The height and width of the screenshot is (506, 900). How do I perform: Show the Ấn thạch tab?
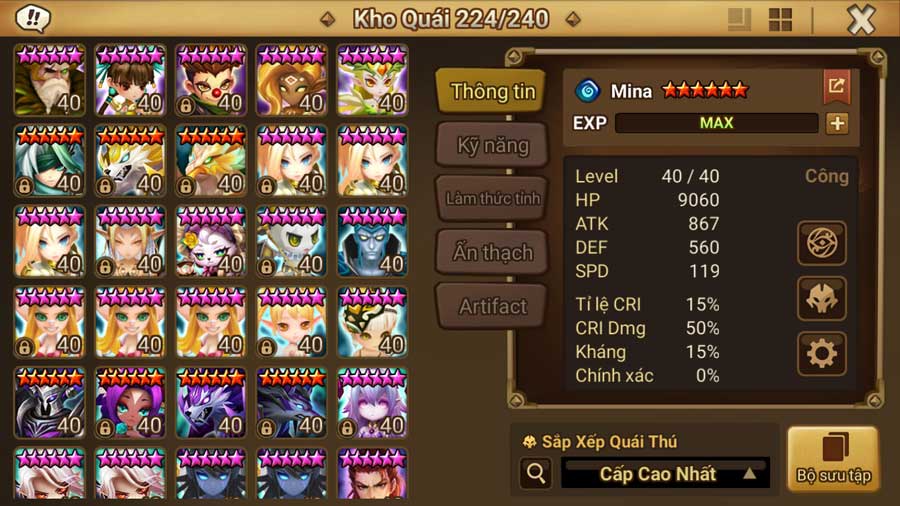point(491,252)
